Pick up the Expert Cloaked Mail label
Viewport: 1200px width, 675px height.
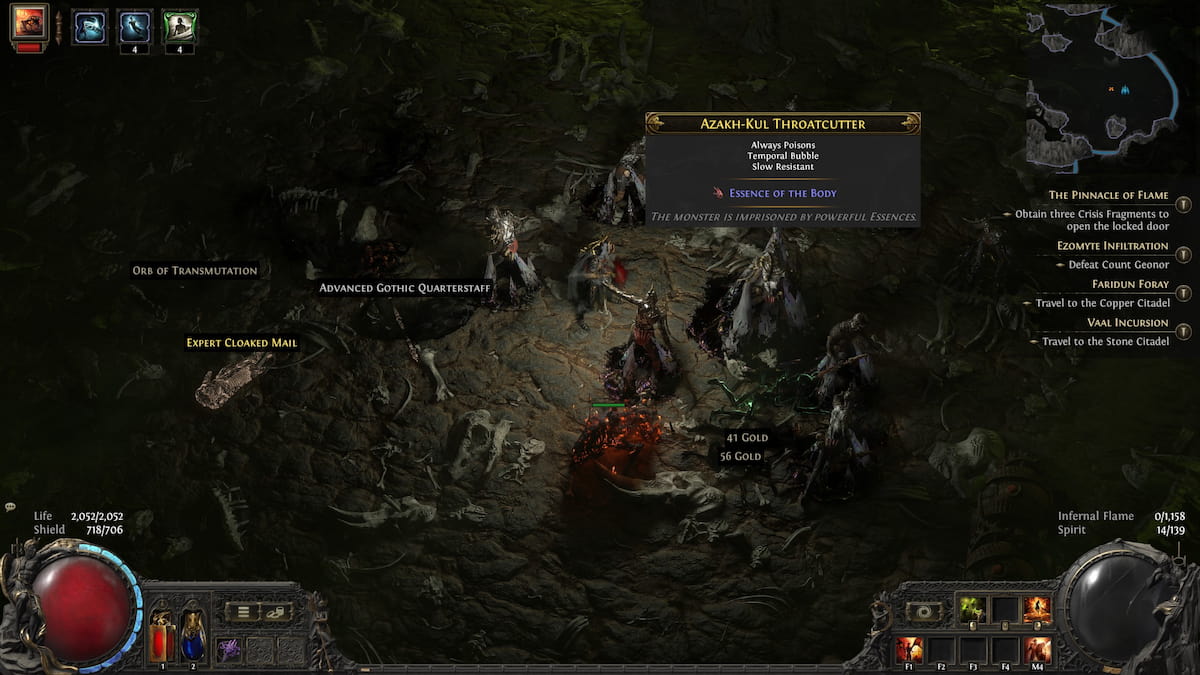241,342
